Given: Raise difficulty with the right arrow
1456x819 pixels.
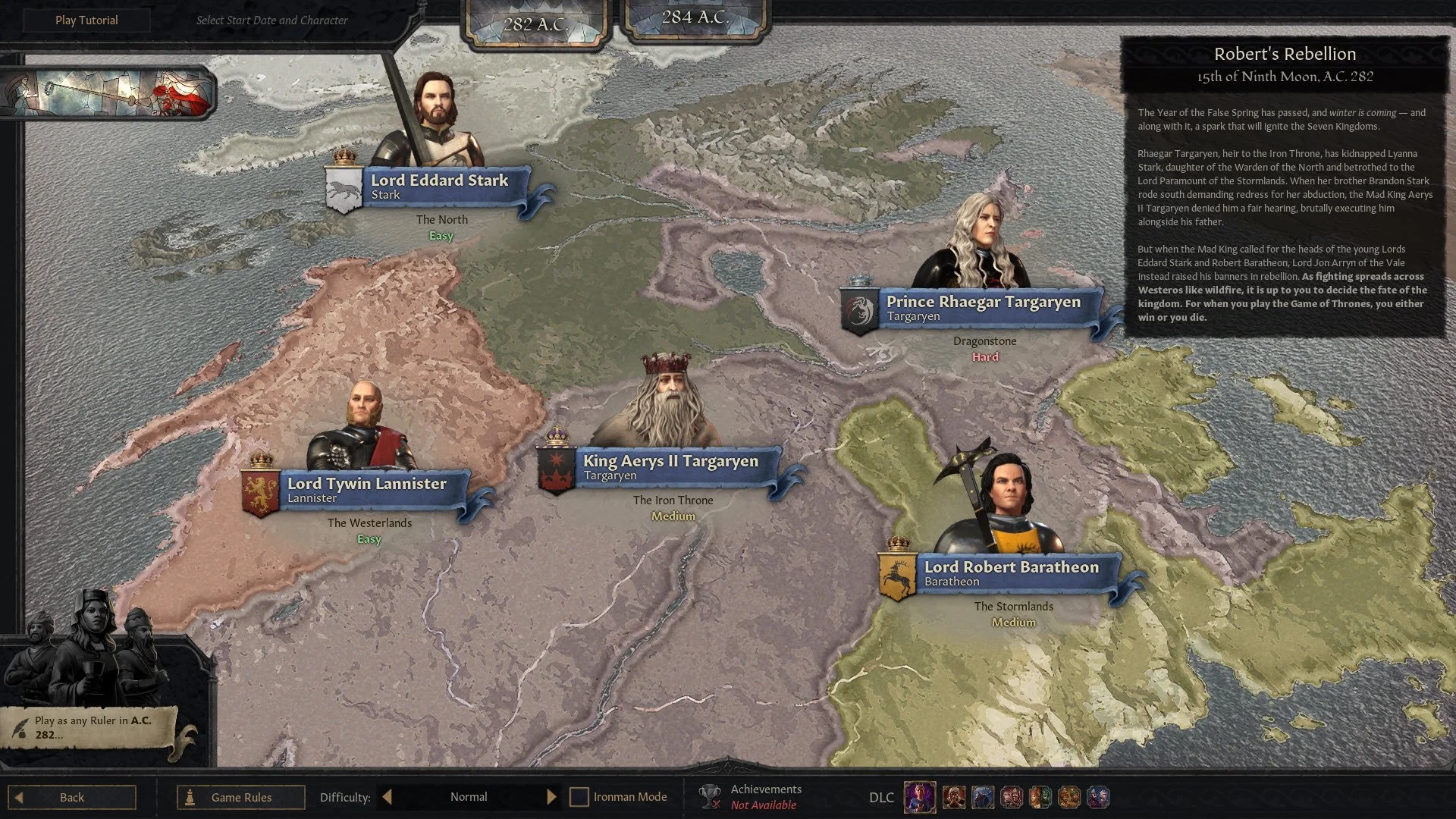Looking at the screenshot, I should click(x=551, y=797).
